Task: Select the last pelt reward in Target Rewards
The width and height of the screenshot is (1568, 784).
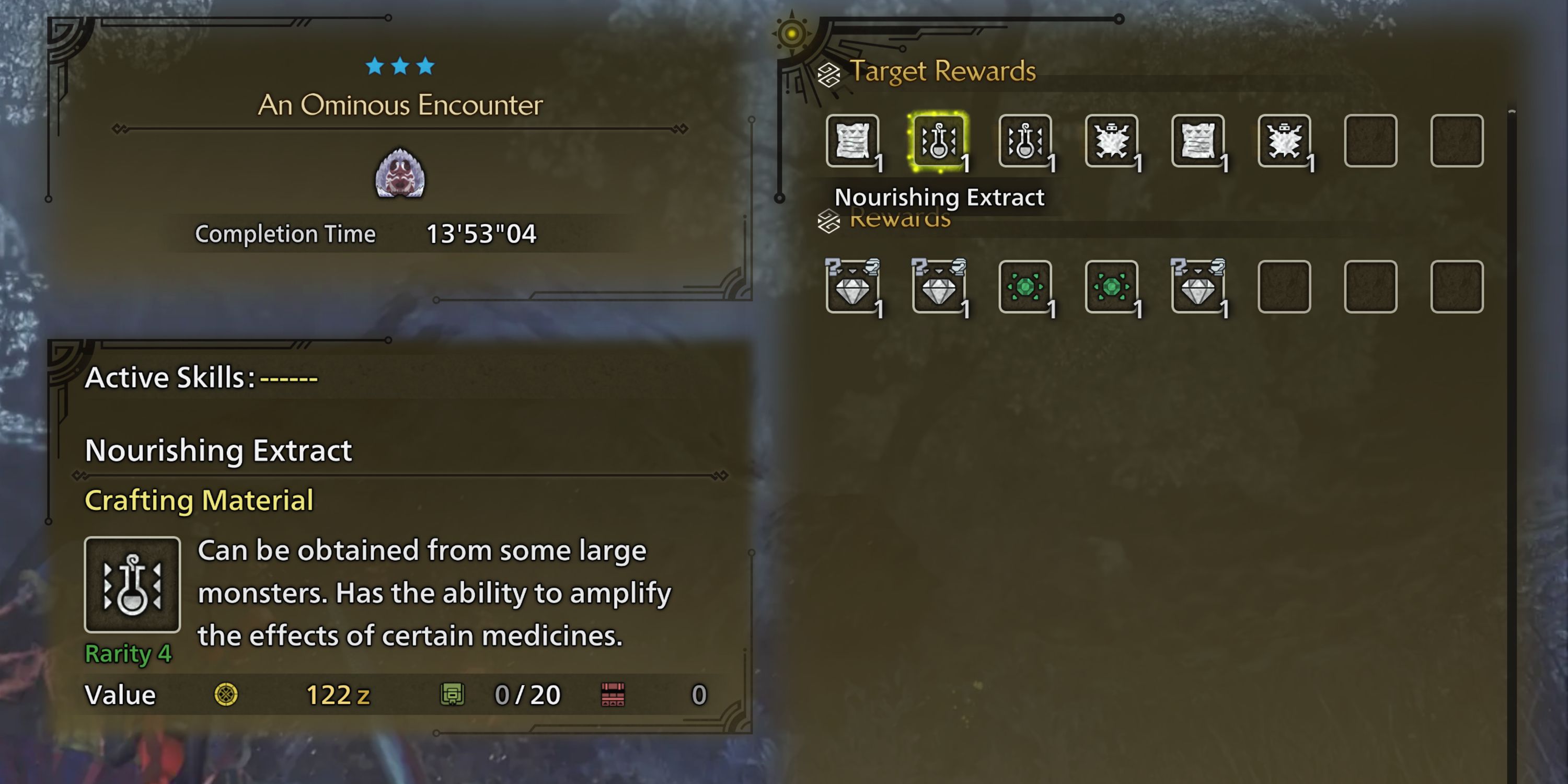Action: tap(1284, 141)
